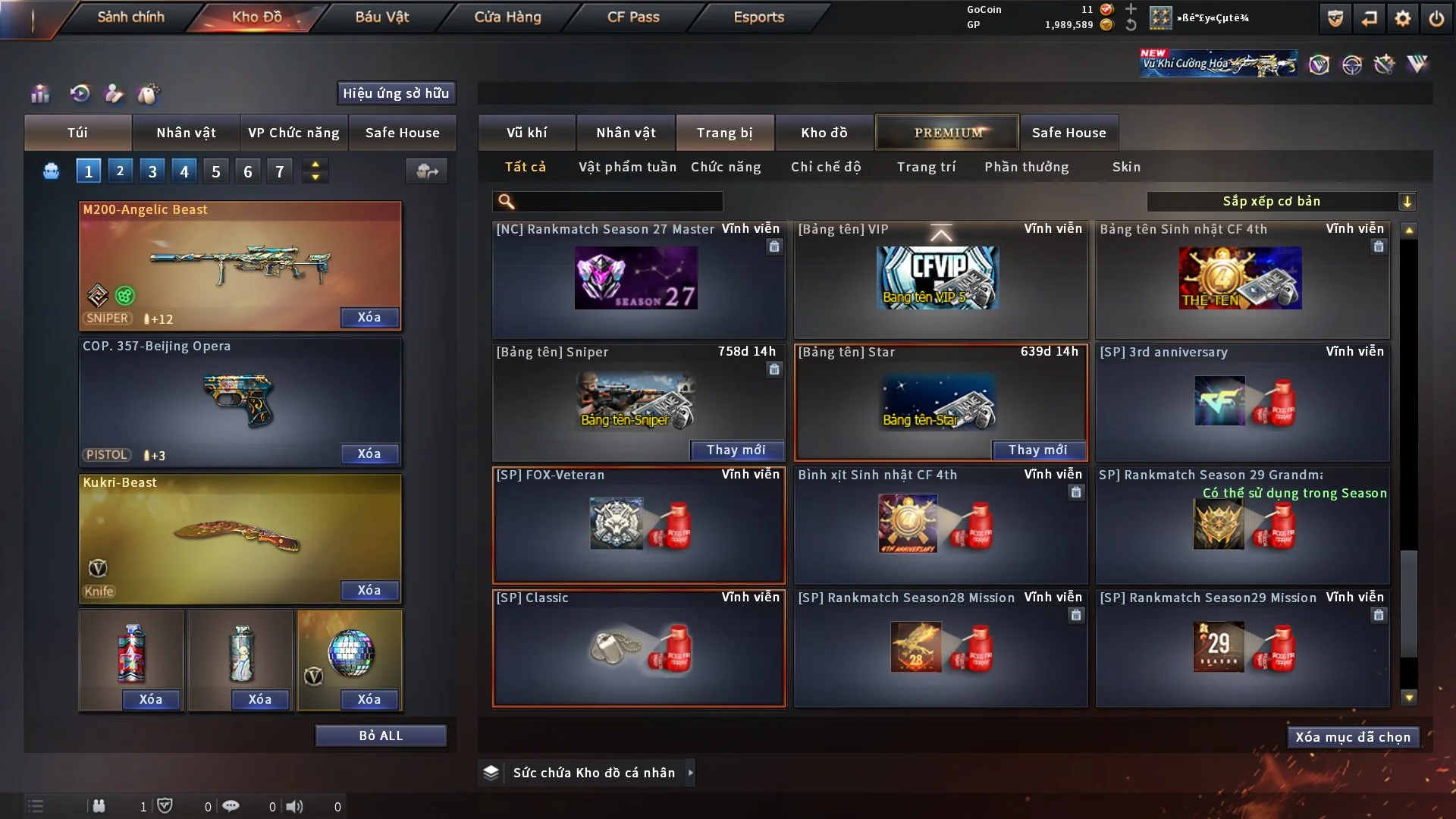1456x819 pixels.
Task: Renew the Bảng tên Sniper with Thay mới
Action: pos(736,450)
